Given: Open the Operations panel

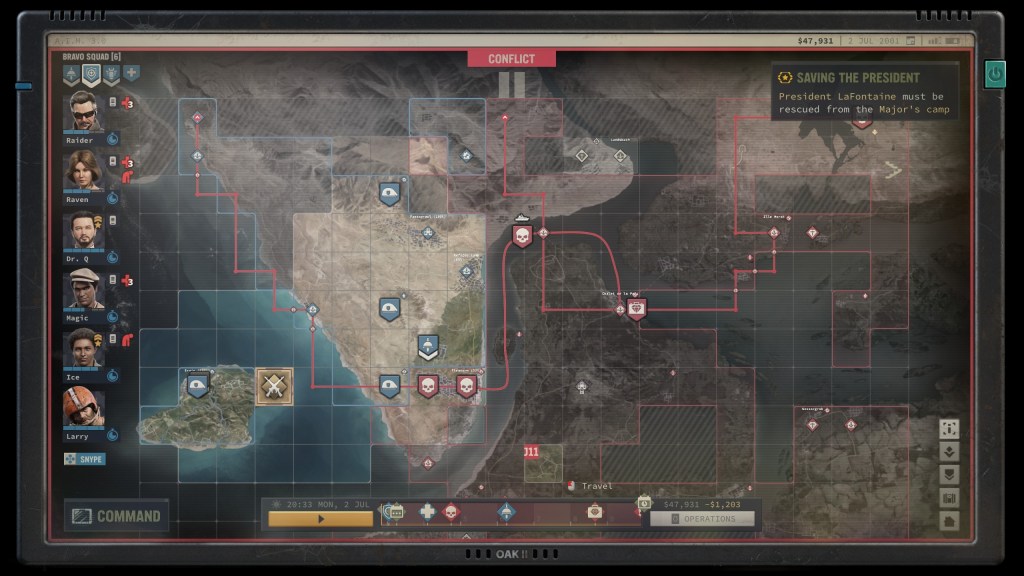Looking at the screenshot, I should pos(702,519).
